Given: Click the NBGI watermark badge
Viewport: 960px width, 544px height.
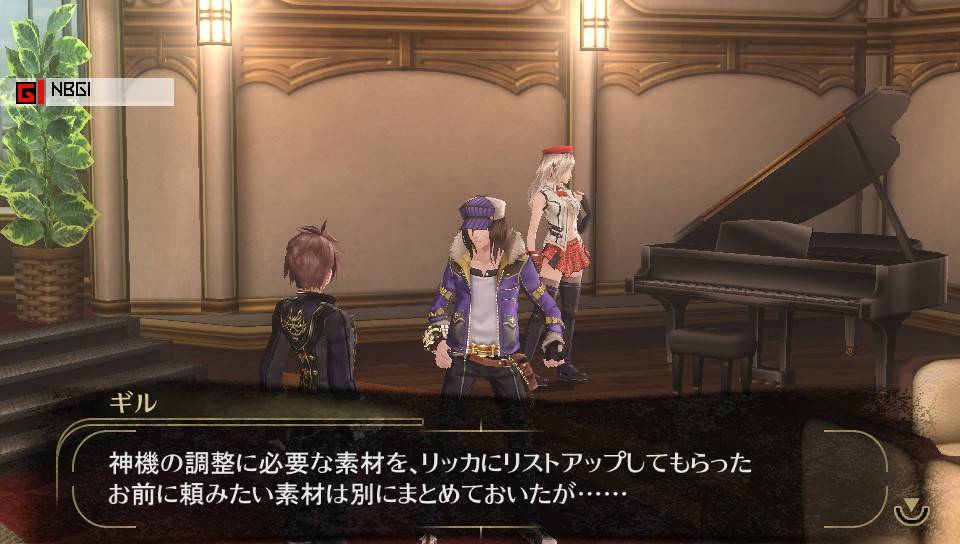Looking at the screenshot, I should [x=94, y=93].
